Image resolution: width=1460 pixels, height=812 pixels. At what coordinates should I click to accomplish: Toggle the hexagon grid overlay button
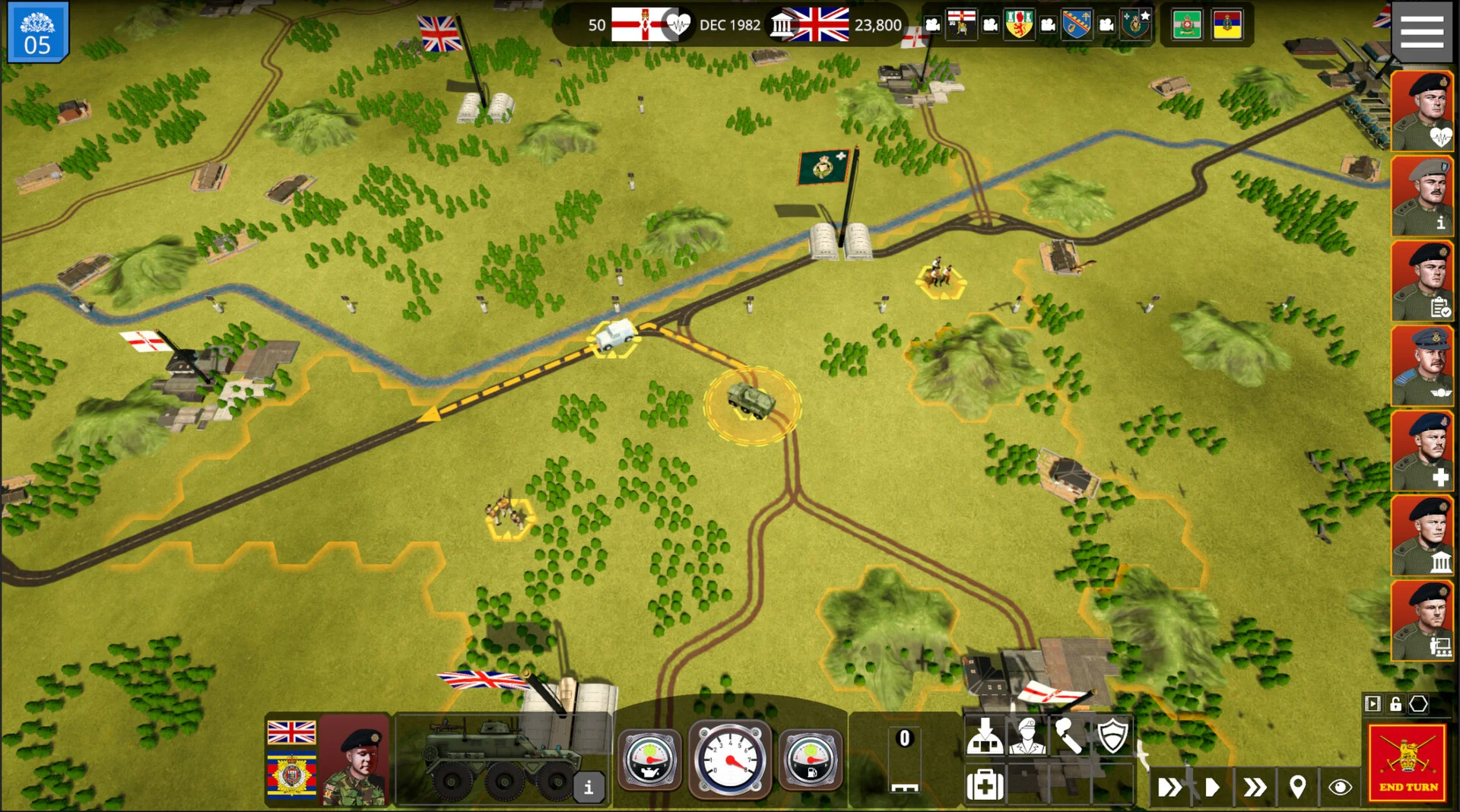click(1418, 704)
